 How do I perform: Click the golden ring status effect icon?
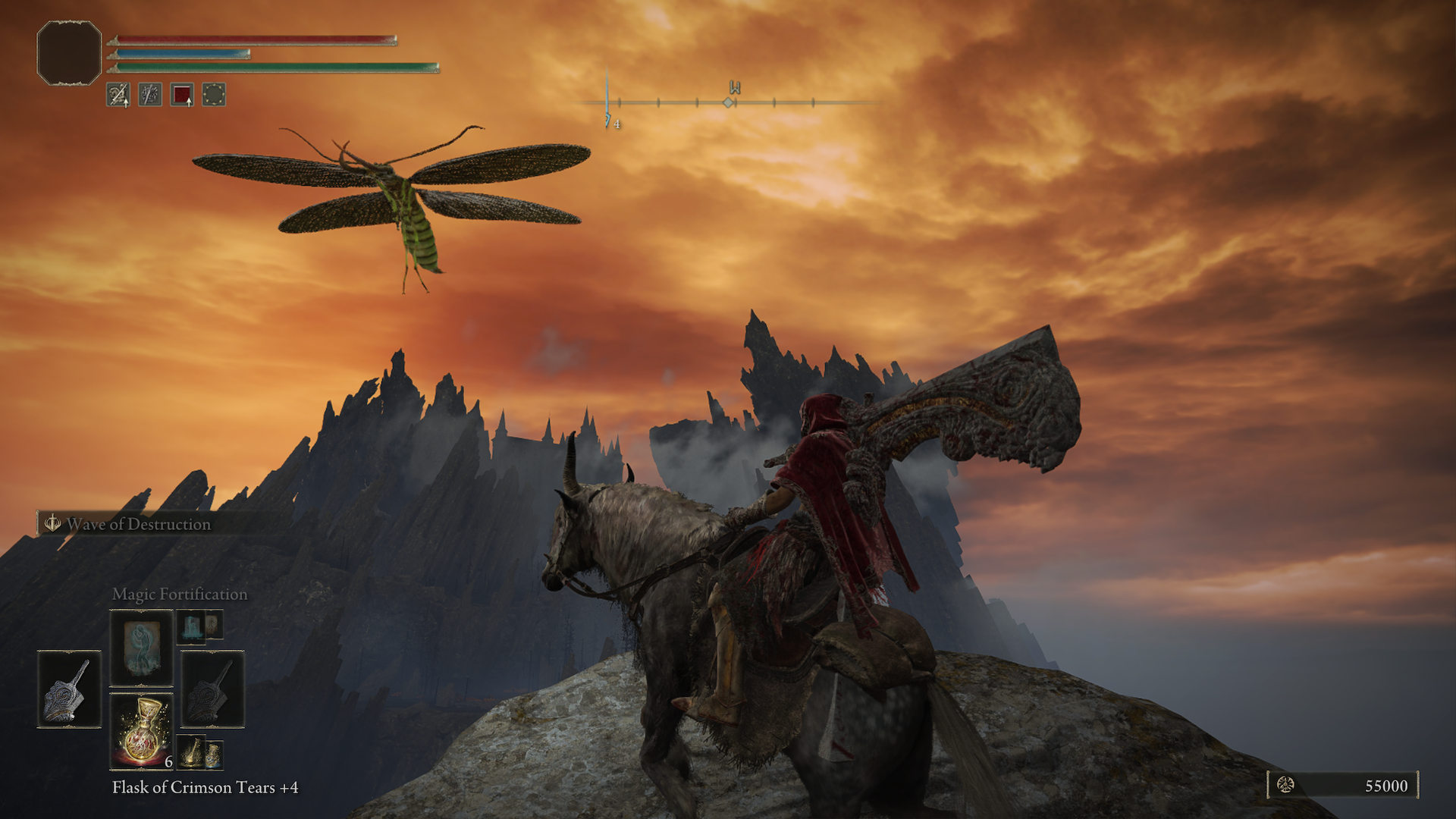tap(214, 95)
